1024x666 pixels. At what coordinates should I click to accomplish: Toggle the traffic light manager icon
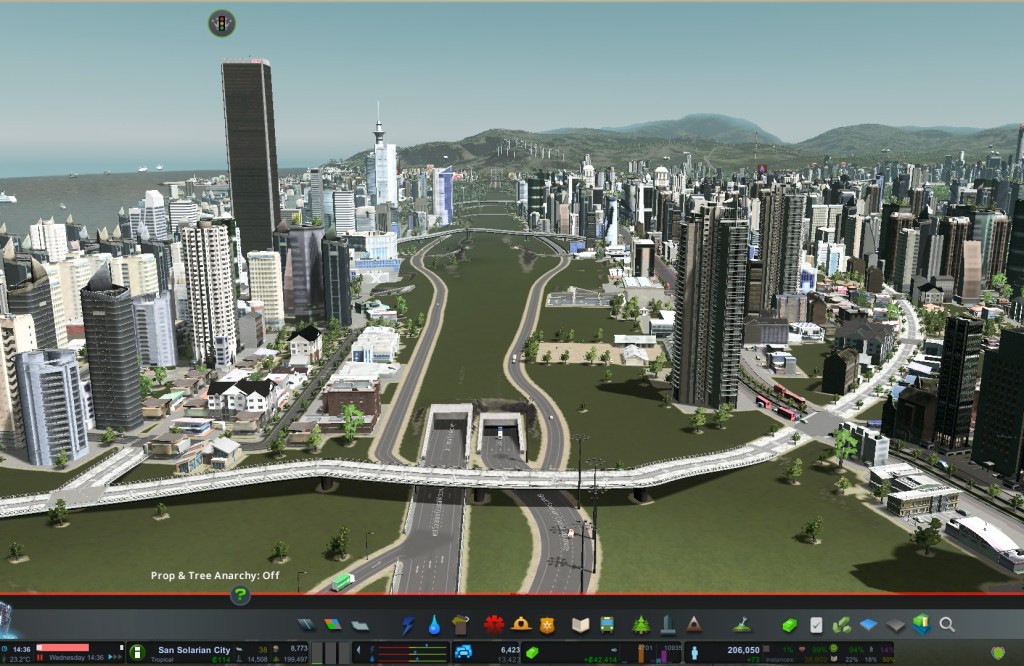coord(221,23)
